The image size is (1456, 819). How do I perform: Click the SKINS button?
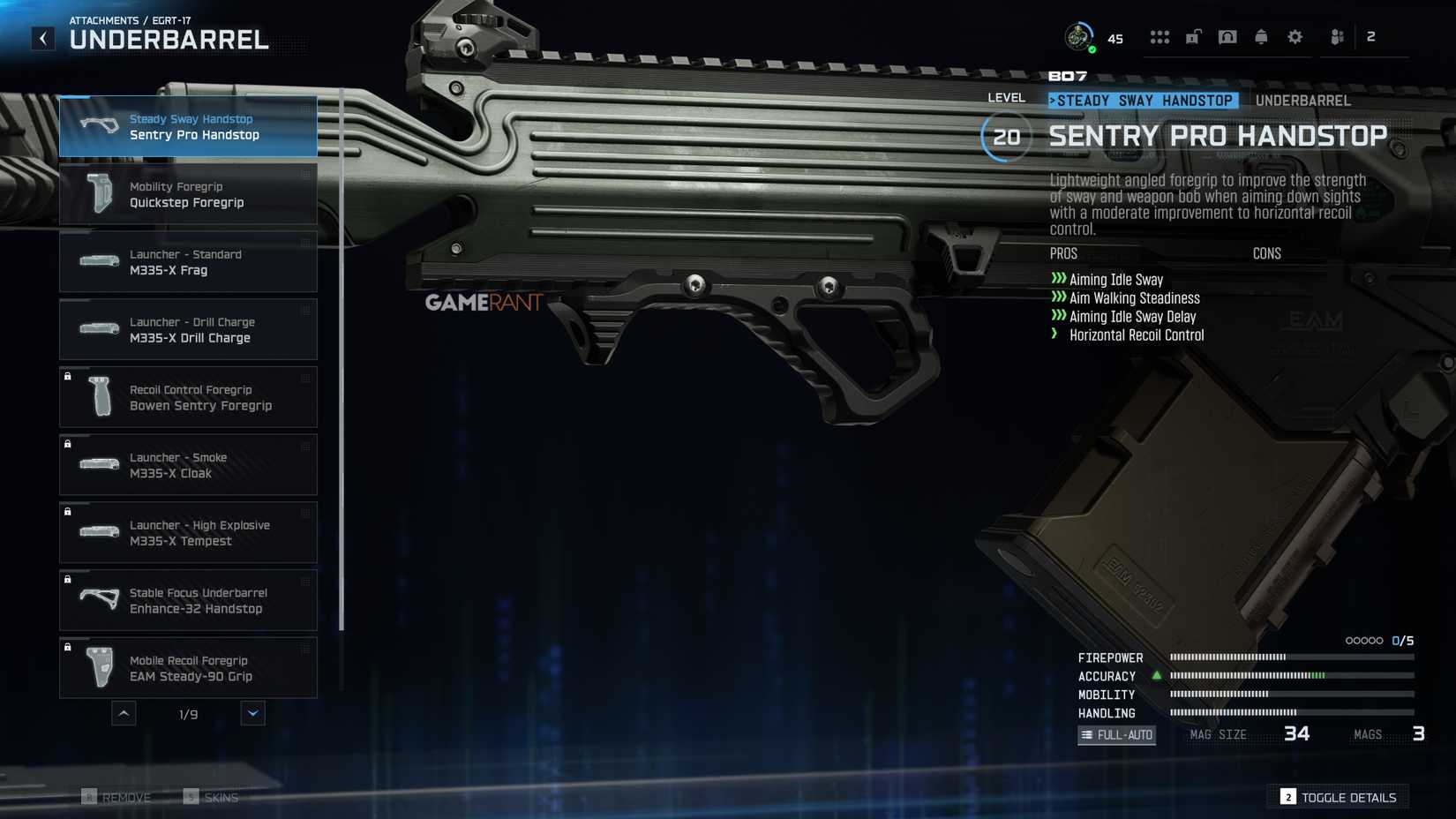(211, 796)
